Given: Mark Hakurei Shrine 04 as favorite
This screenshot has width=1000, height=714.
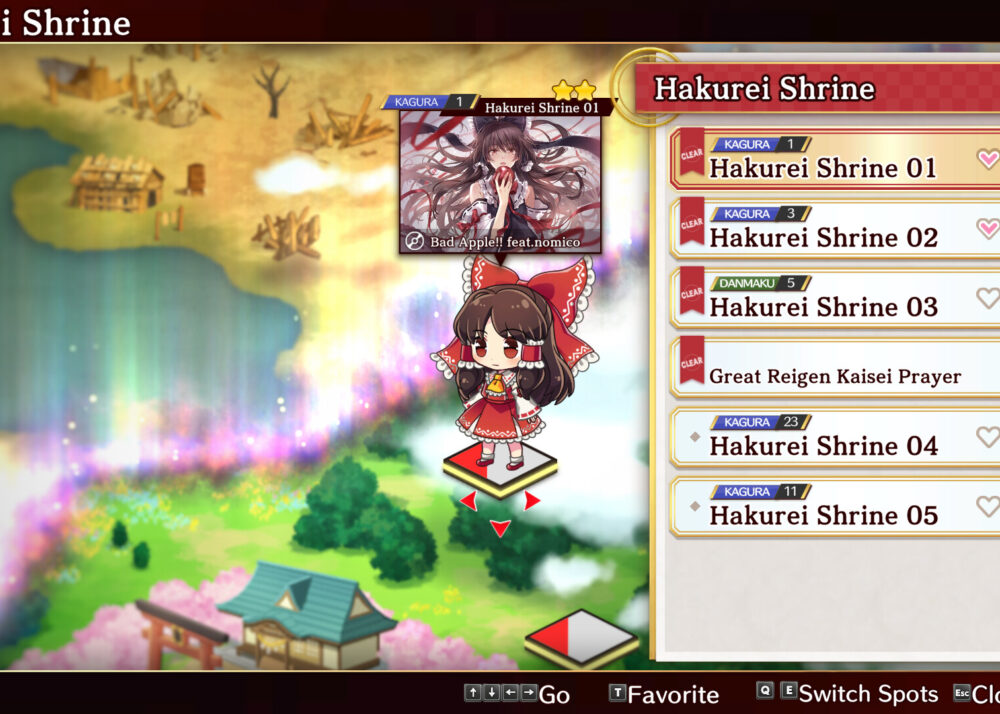Looking at the screenshot, I should point(987,437).
